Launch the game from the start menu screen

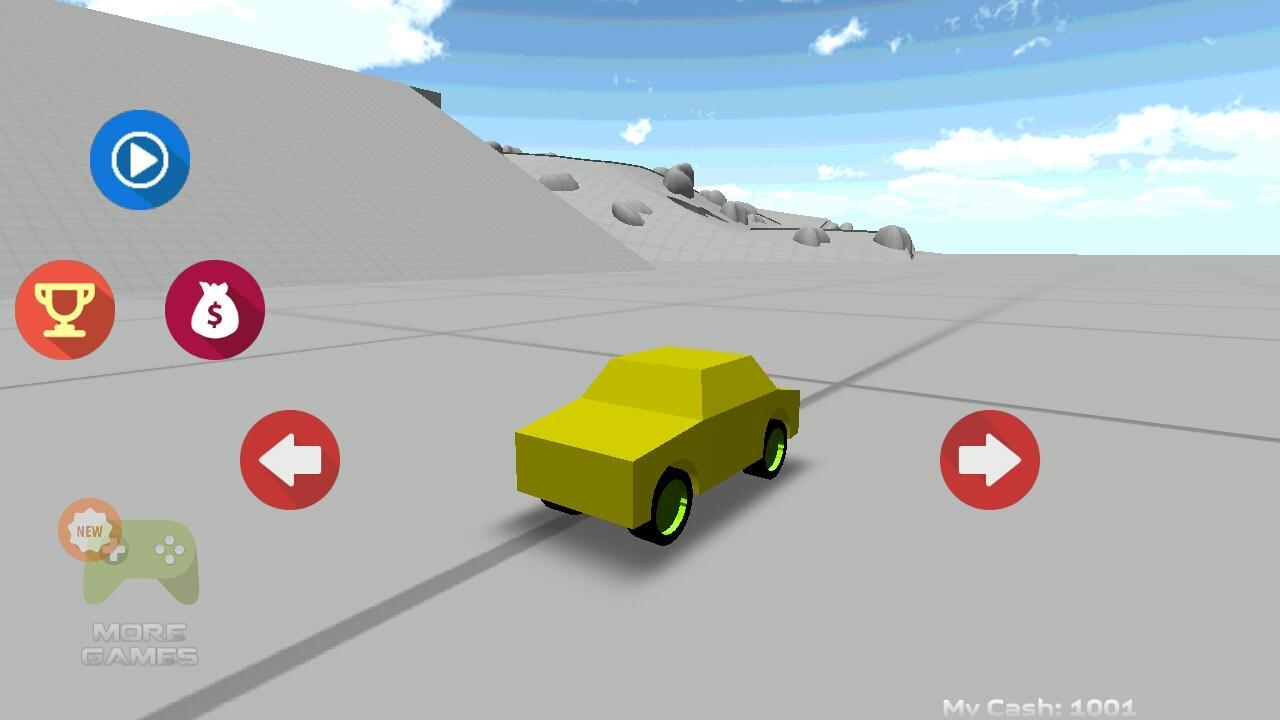pyautogui.click(x=140, y=158)
